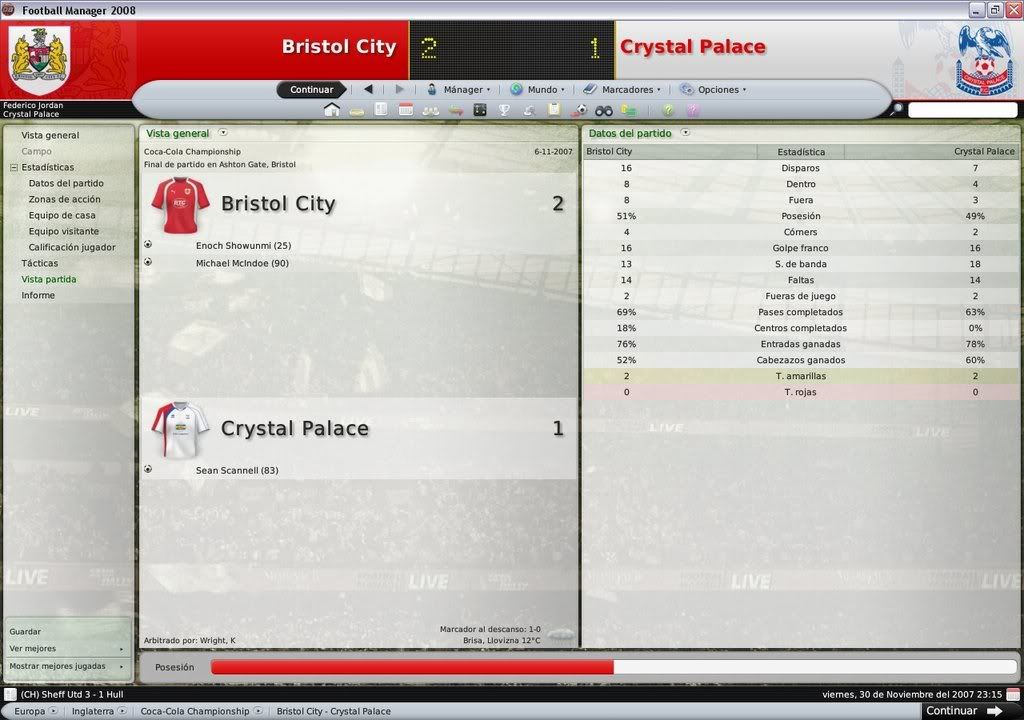Image resolution: width=1024 pixels, height=720 pixels.
Task: Open the Informe match report
Action: point(38,295)
